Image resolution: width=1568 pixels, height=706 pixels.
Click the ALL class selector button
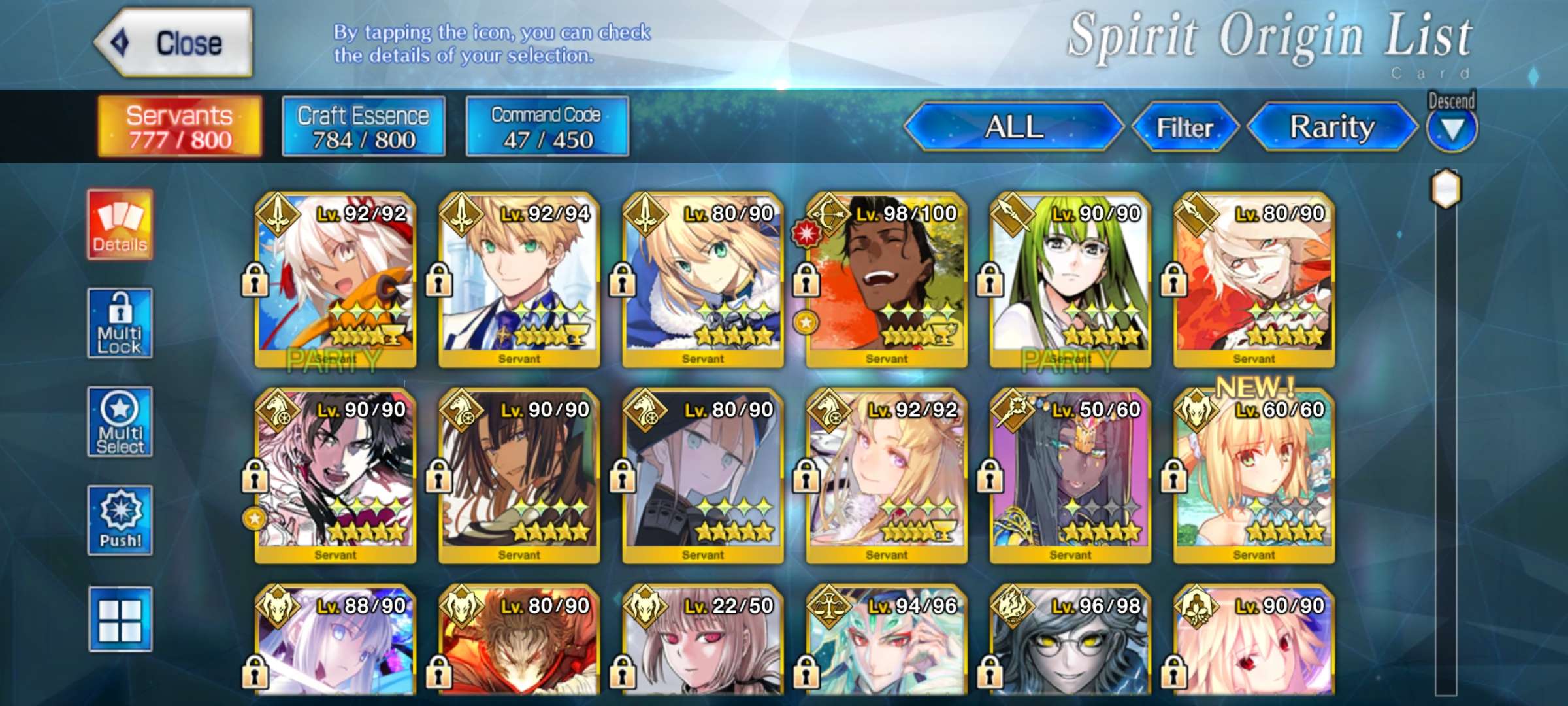pos(1013,127)
